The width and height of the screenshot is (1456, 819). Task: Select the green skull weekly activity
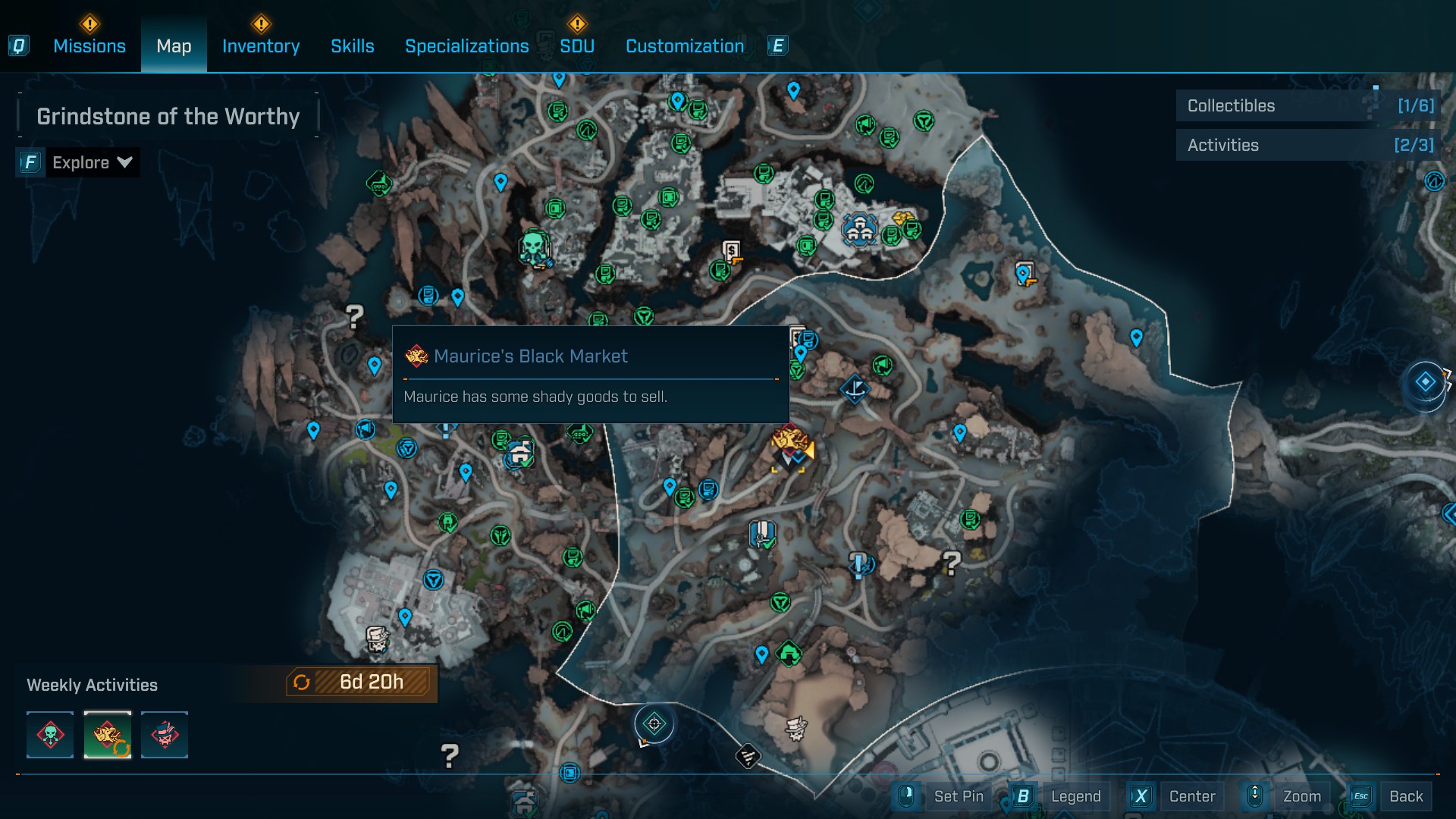(x=50, y=735)
